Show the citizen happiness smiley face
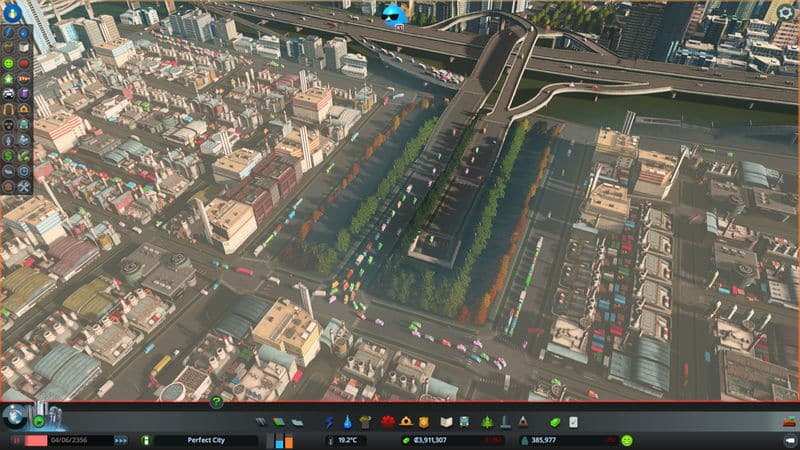Screen dimensions: 800x450 pos(626,440)
